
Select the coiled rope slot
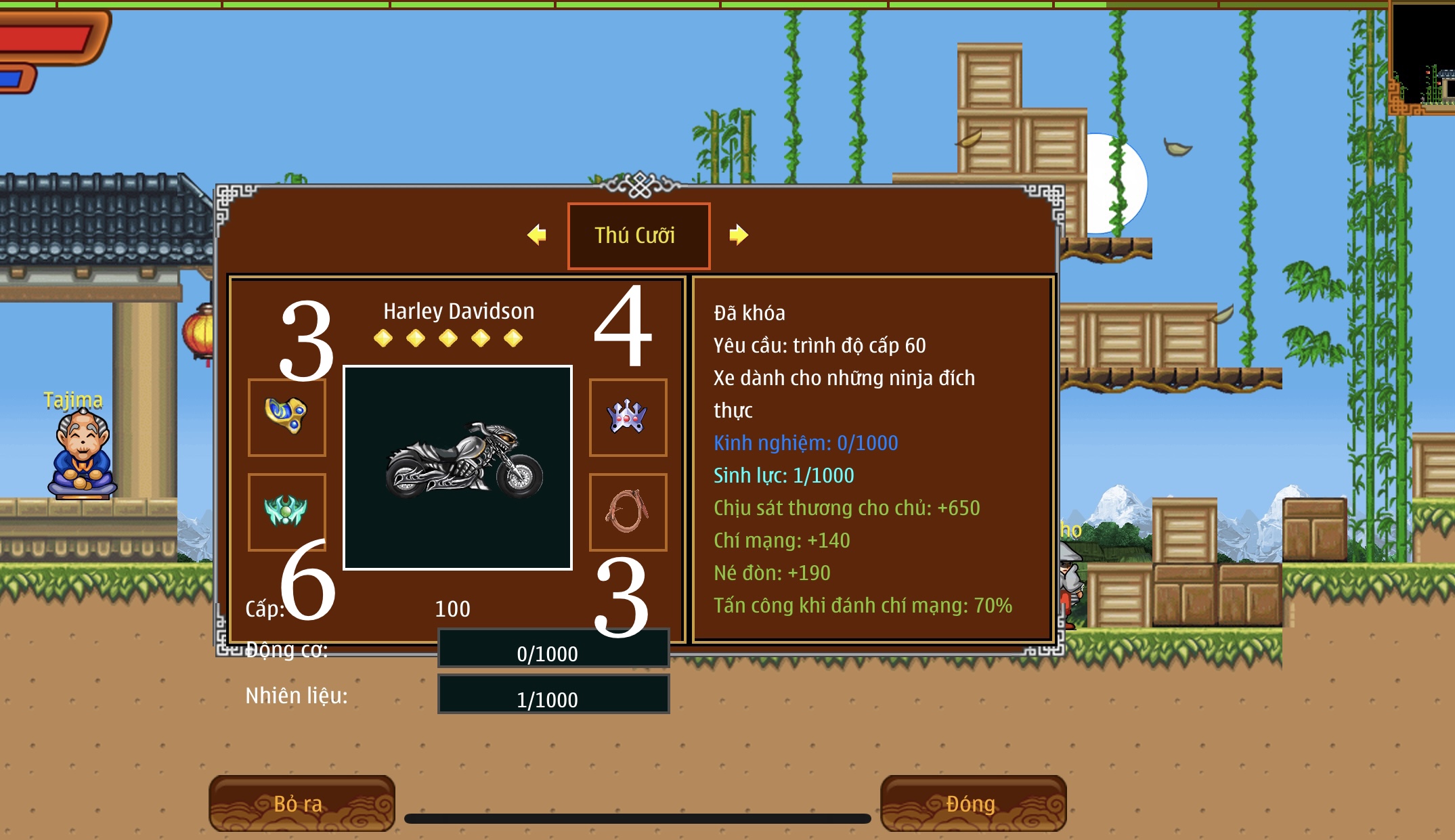[x=628, y=511]
